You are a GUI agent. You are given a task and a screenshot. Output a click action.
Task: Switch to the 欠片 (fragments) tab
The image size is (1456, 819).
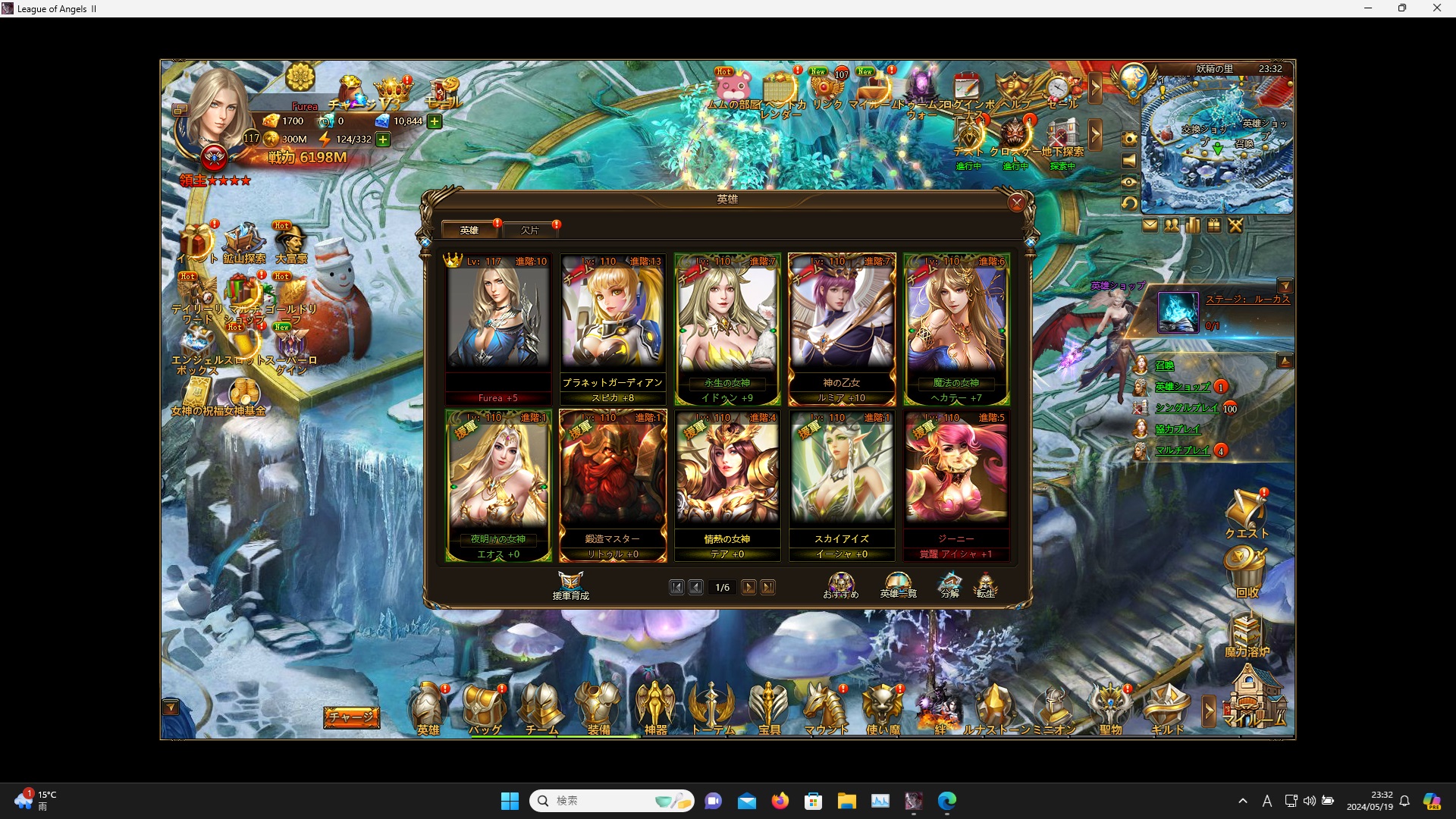click(x=531, y=230)
